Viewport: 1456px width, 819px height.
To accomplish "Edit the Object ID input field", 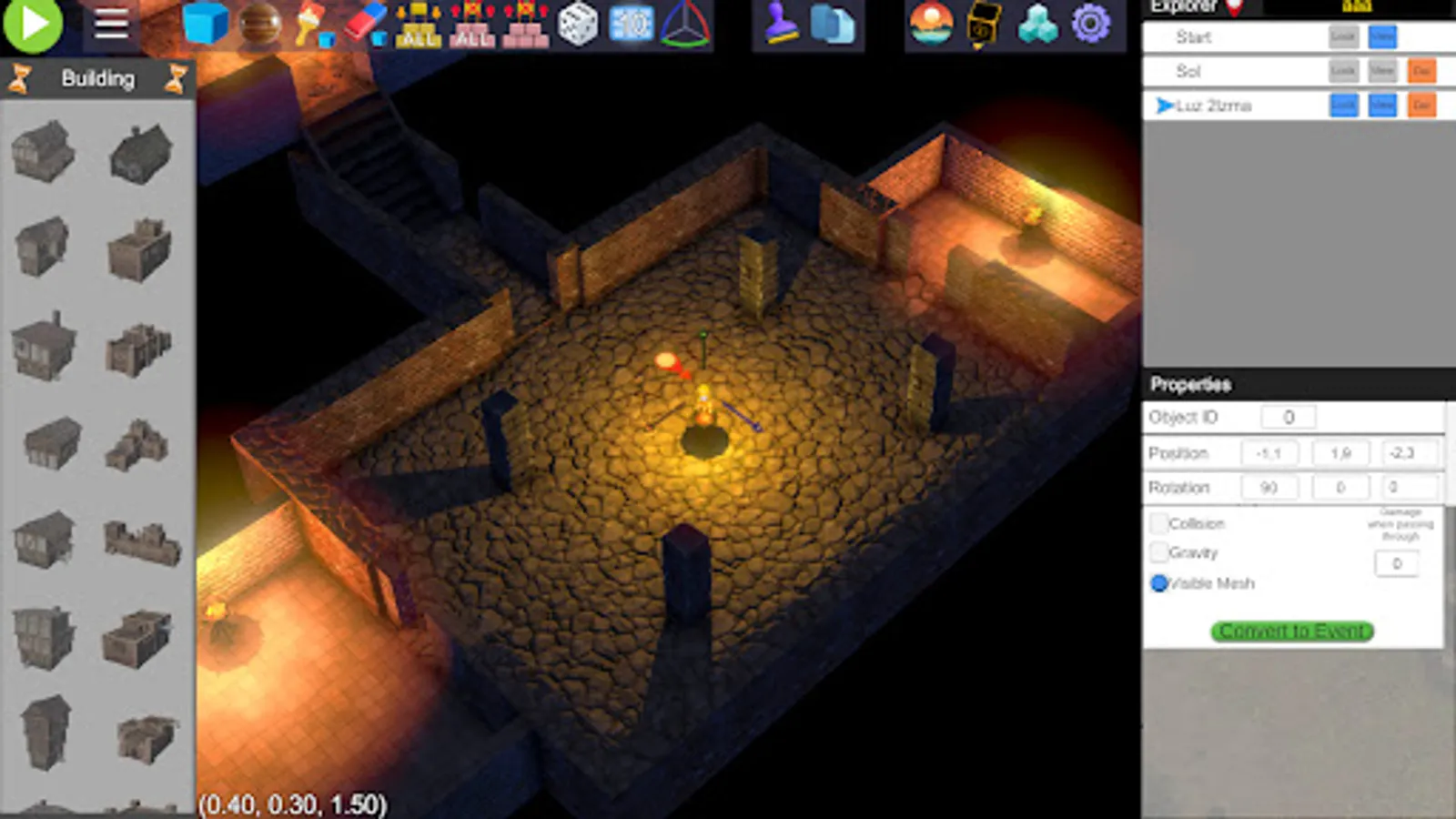I will pos(1288,417).
